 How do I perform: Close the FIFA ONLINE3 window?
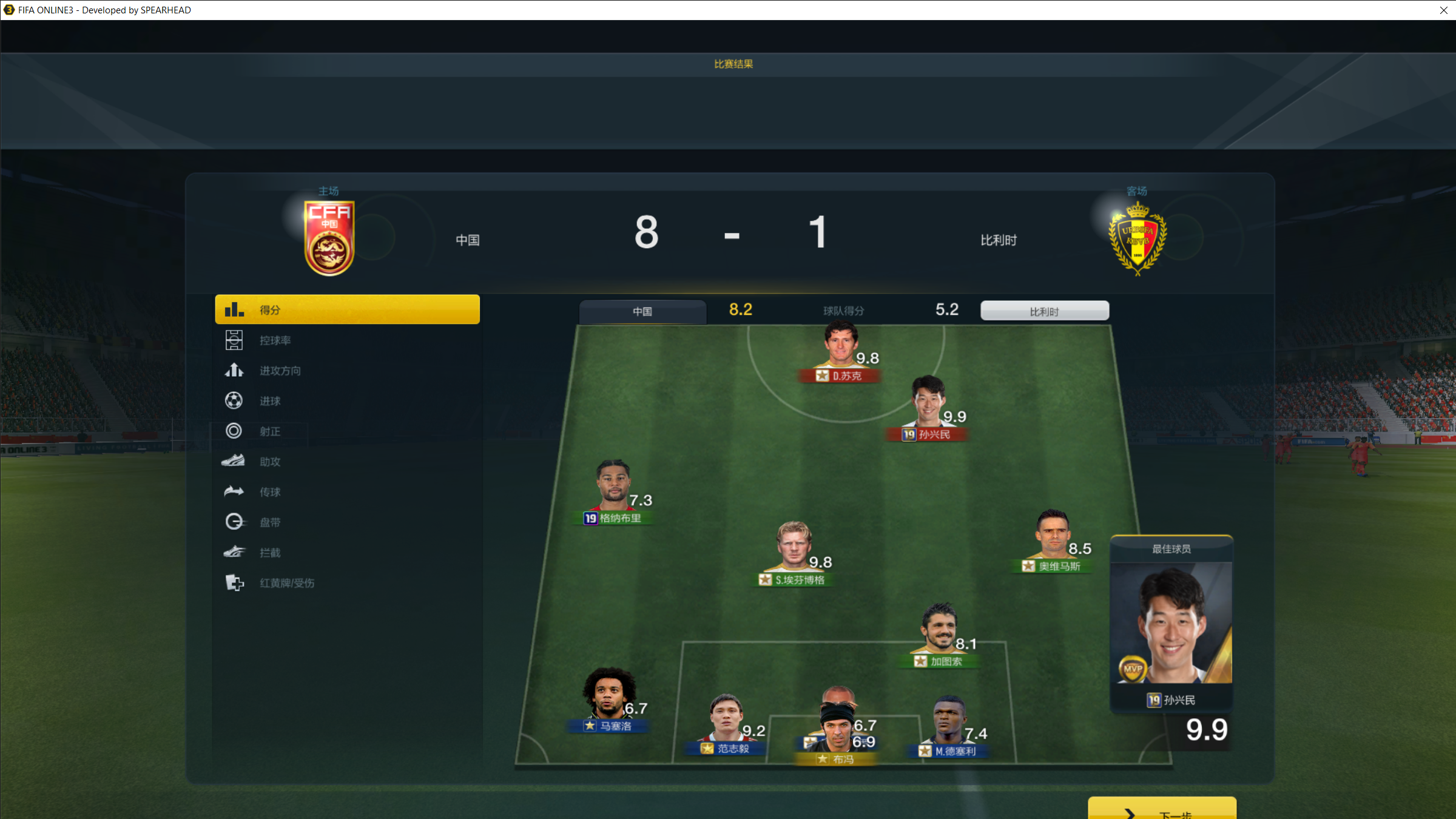1443,10
